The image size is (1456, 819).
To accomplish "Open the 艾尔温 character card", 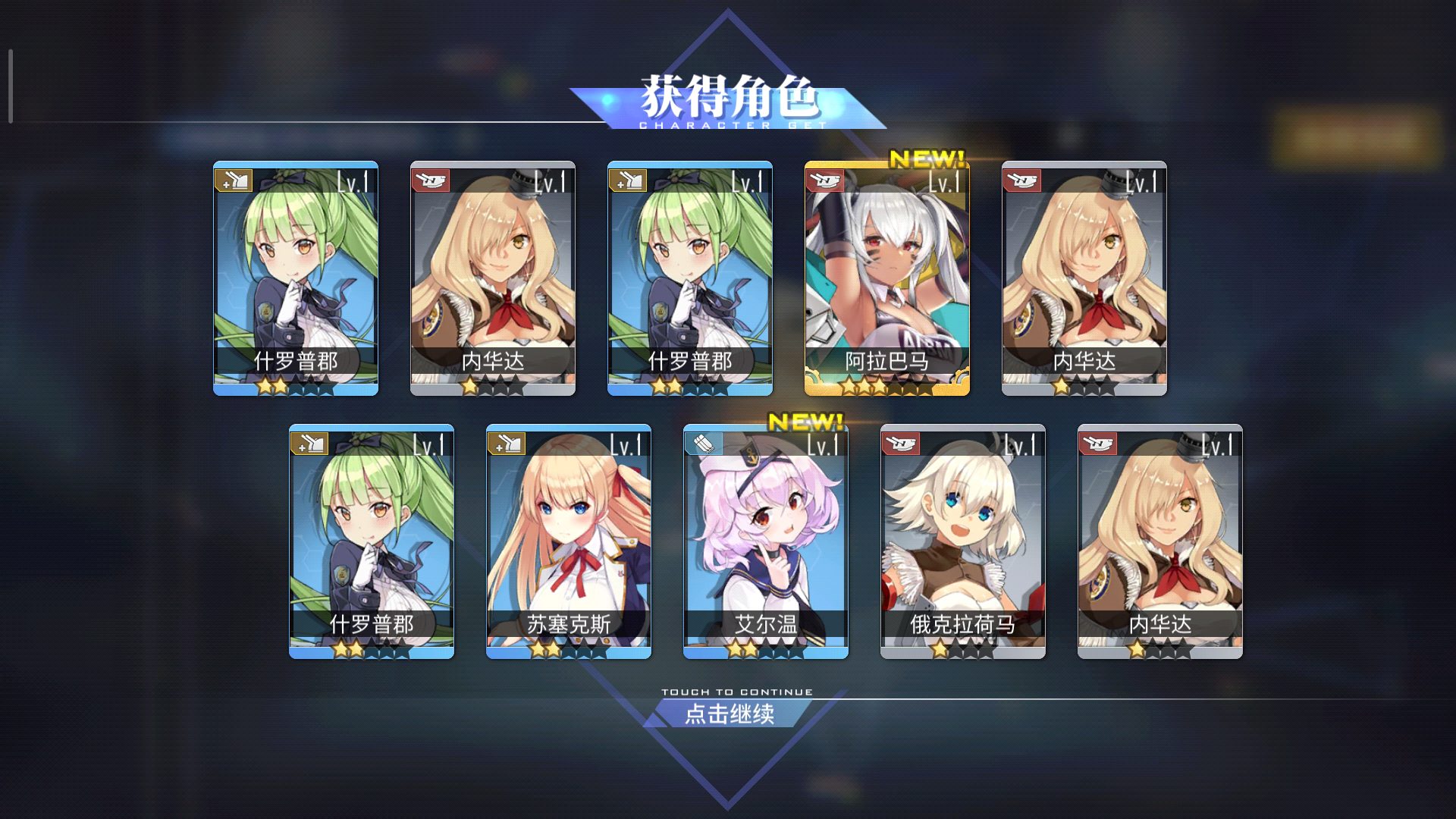I will pyautogui.click(x=765, y=541).
